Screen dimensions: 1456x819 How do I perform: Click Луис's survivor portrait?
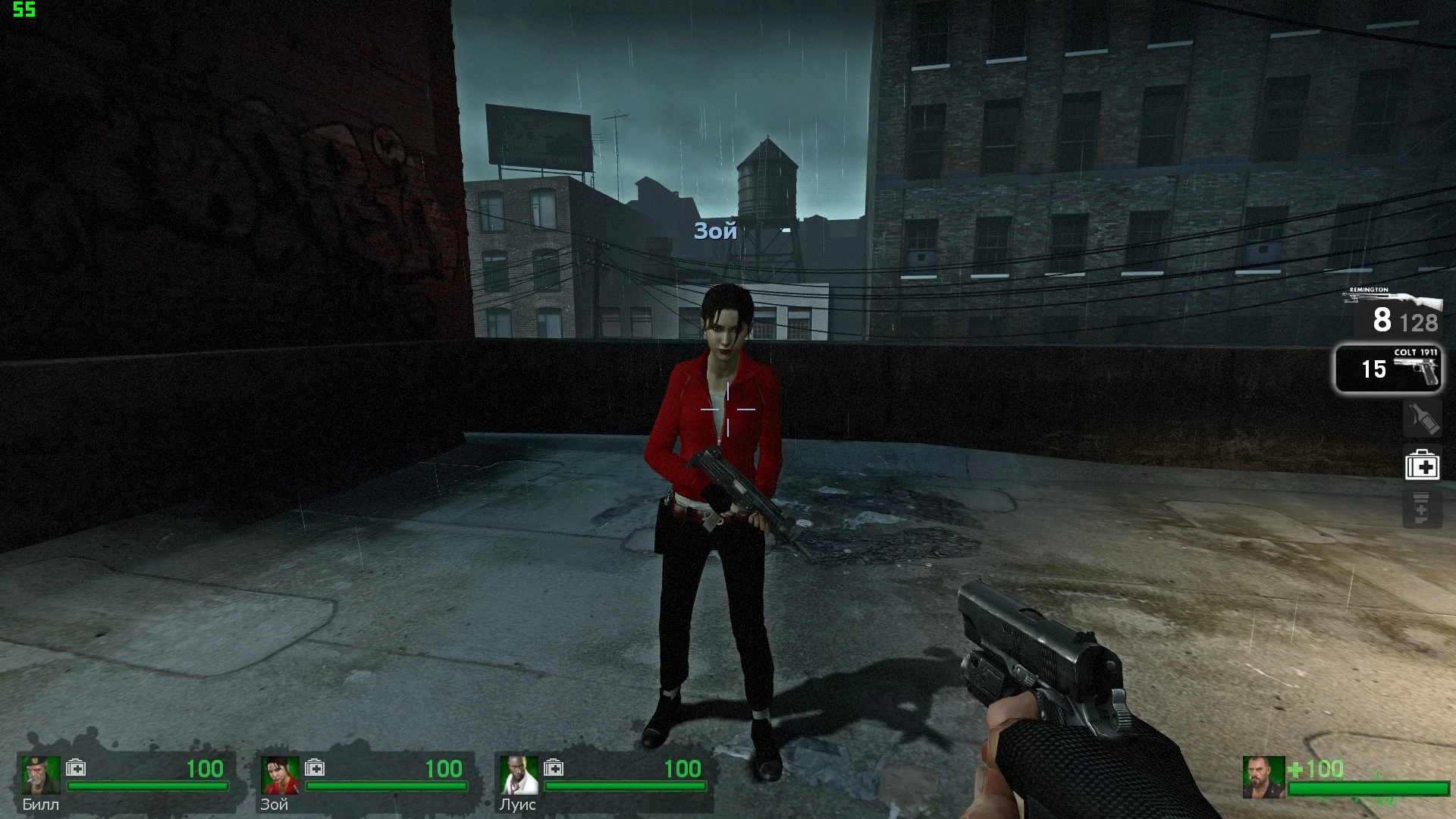click(516, 774)
